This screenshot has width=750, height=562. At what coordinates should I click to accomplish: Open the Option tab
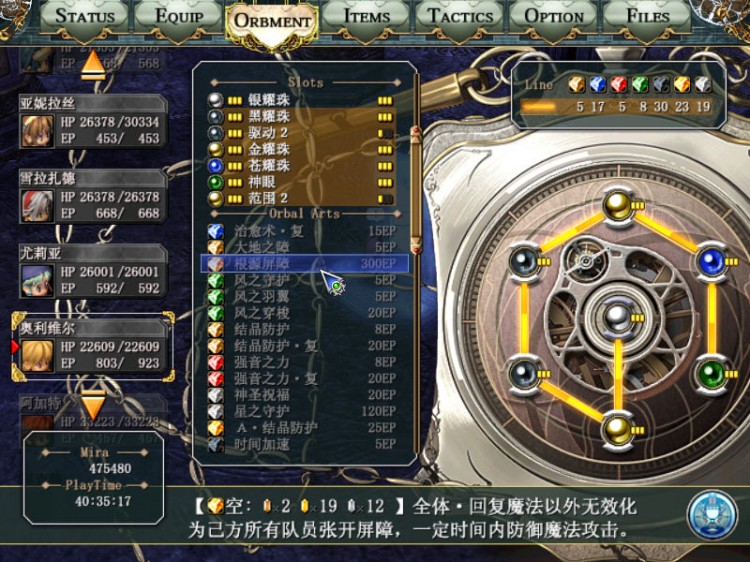[554, 16]
